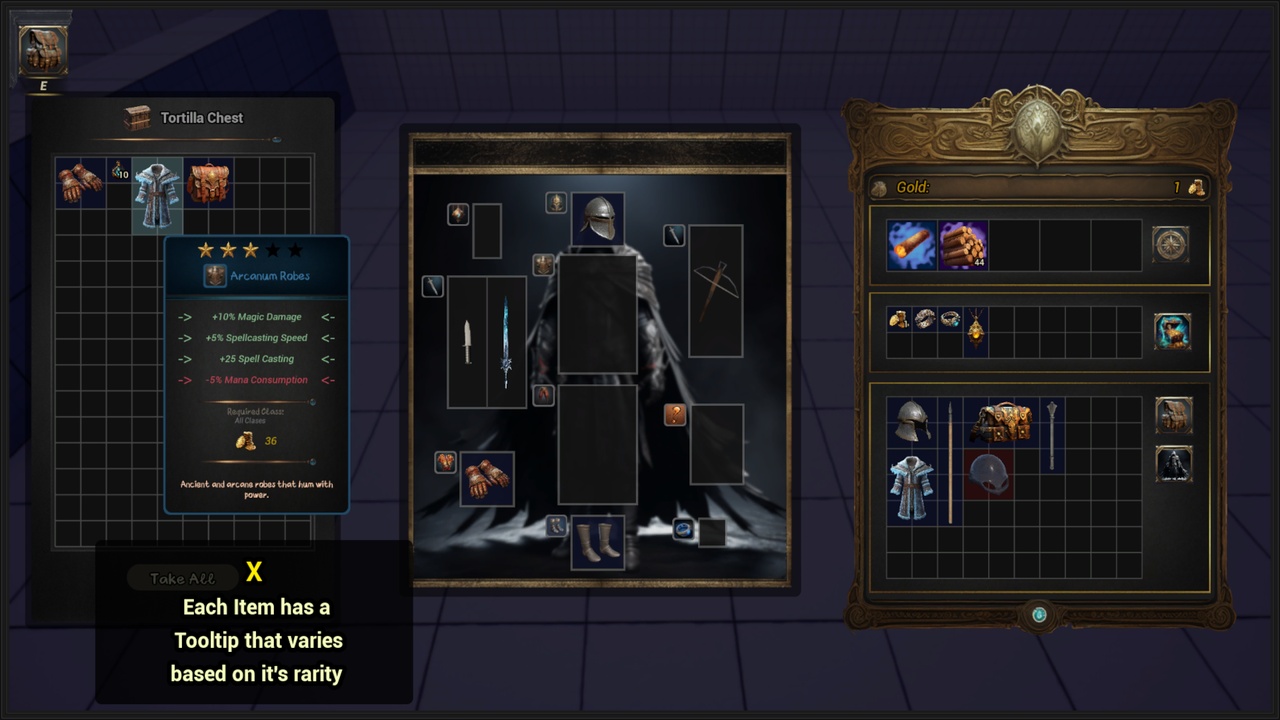Pick the leather gloves from the chest

[80, 183]
